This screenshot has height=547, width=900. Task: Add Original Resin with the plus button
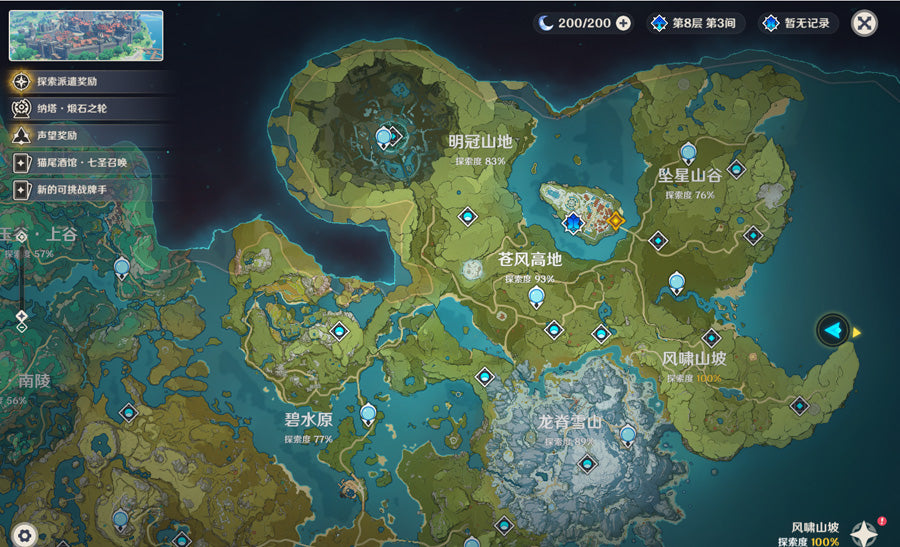click(x=624, y=23)
